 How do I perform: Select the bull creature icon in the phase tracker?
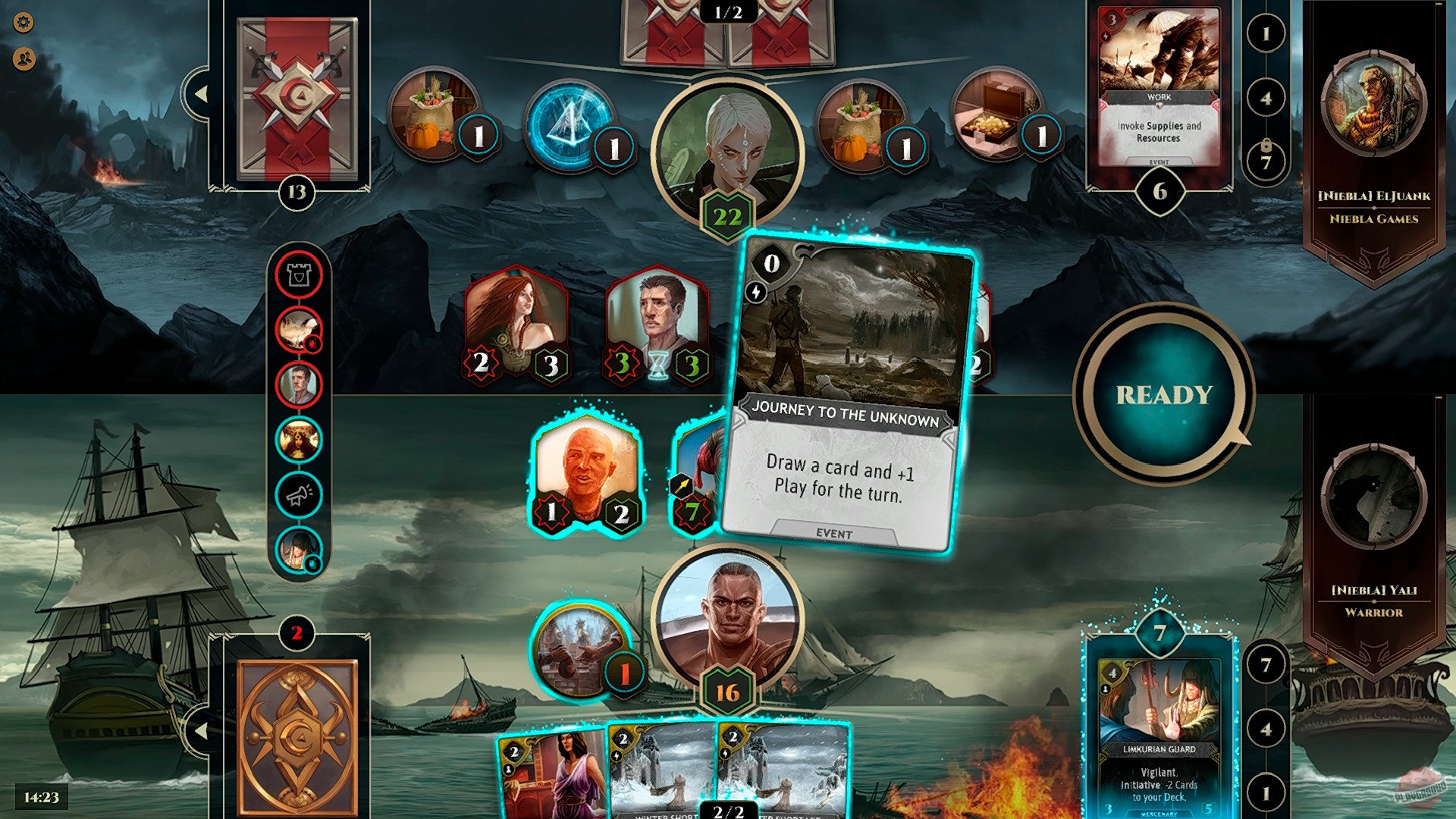pos(300,434)
